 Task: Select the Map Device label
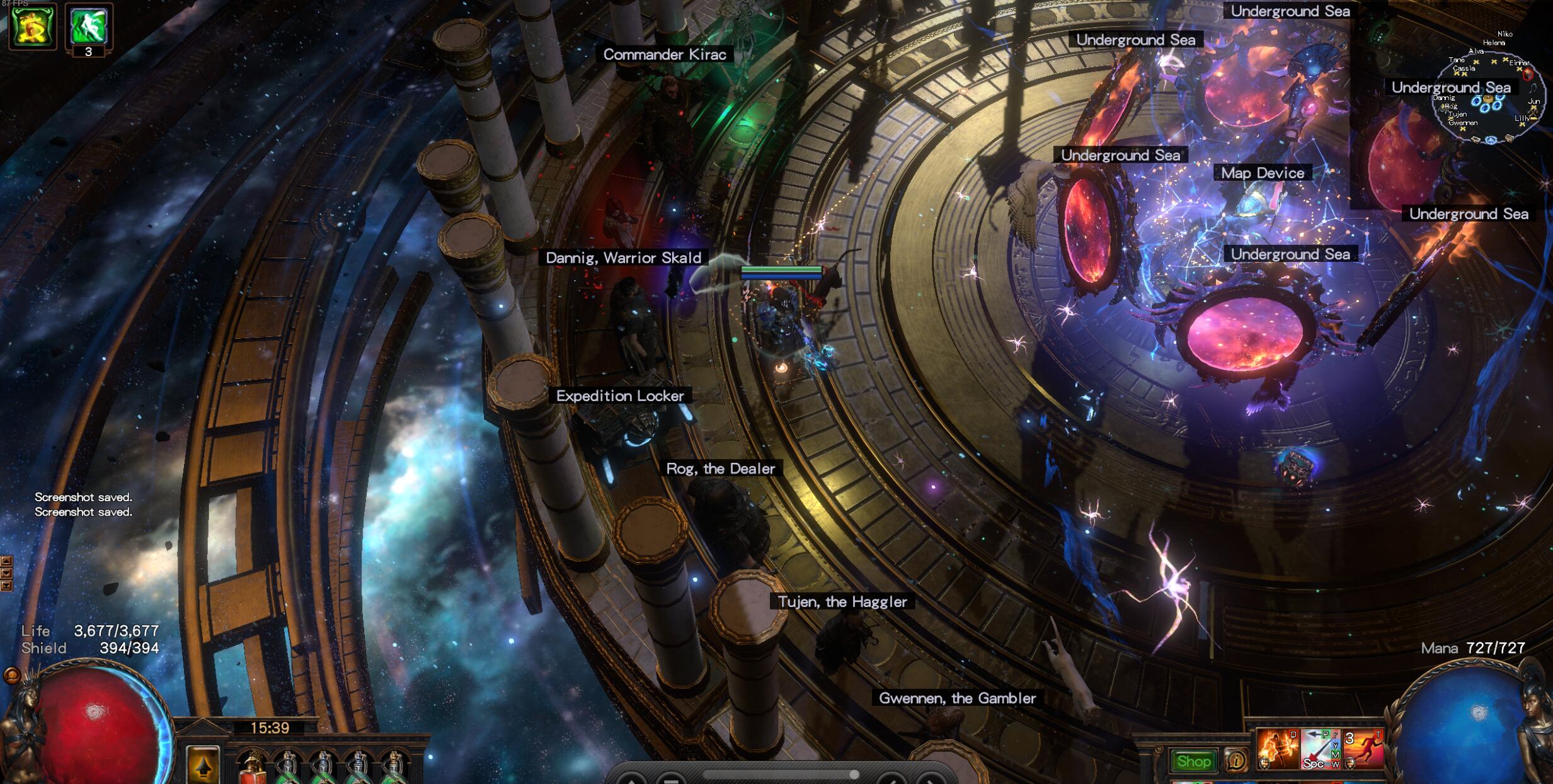tap(1263, 173)
